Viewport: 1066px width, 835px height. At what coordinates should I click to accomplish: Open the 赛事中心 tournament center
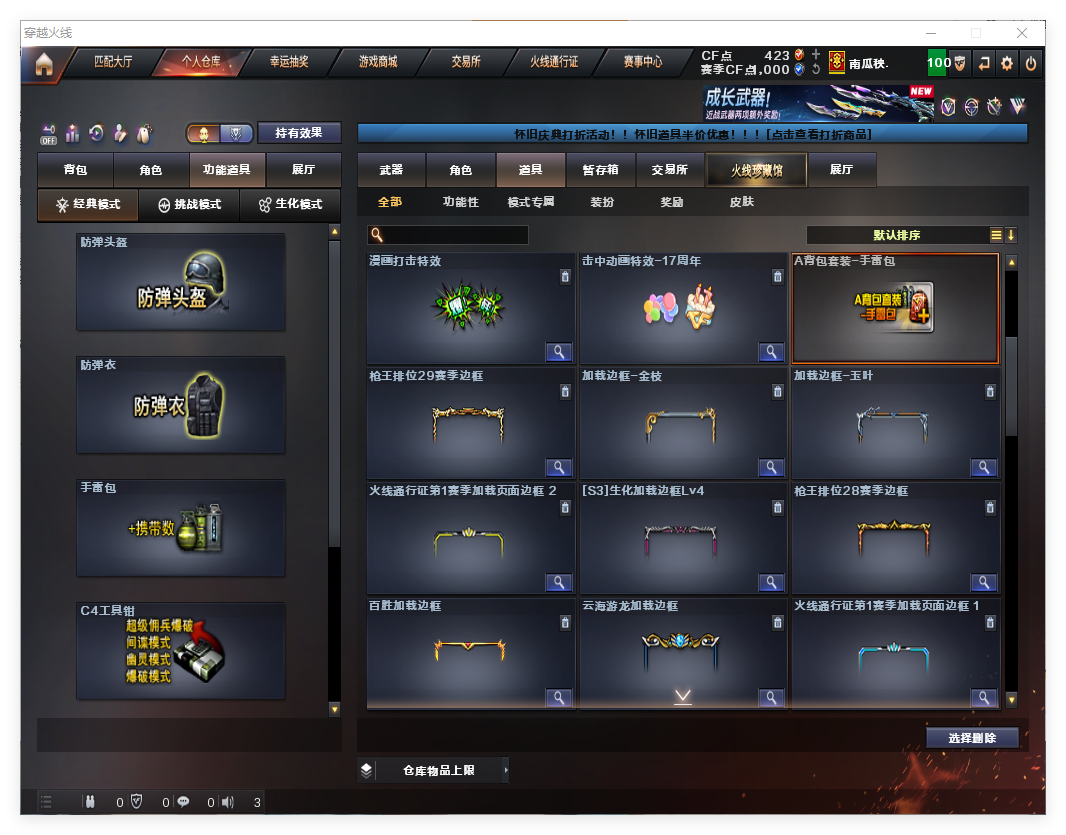[x=642, y=62]
